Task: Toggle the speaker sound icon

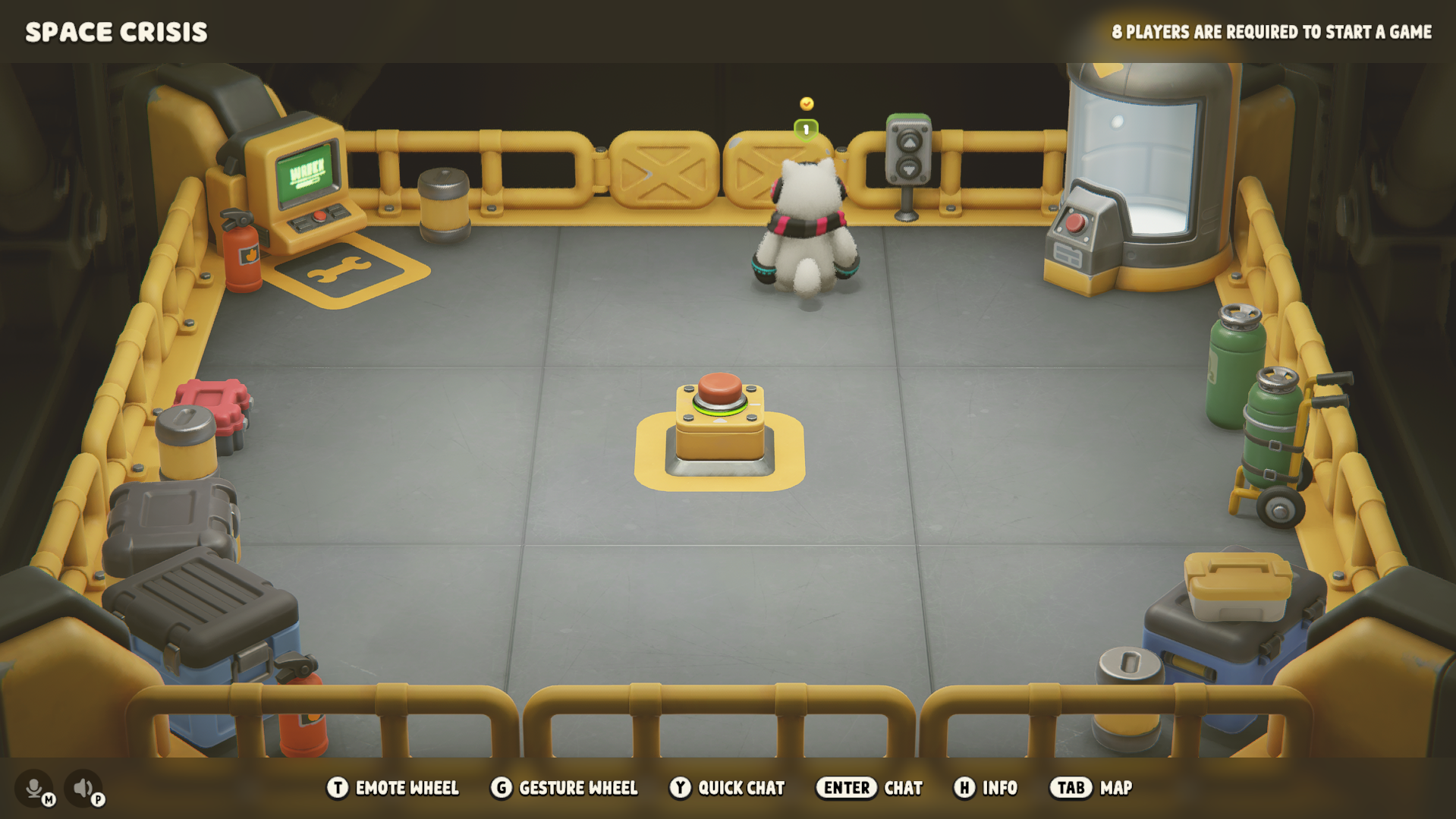Action: [x=83, y=788]
